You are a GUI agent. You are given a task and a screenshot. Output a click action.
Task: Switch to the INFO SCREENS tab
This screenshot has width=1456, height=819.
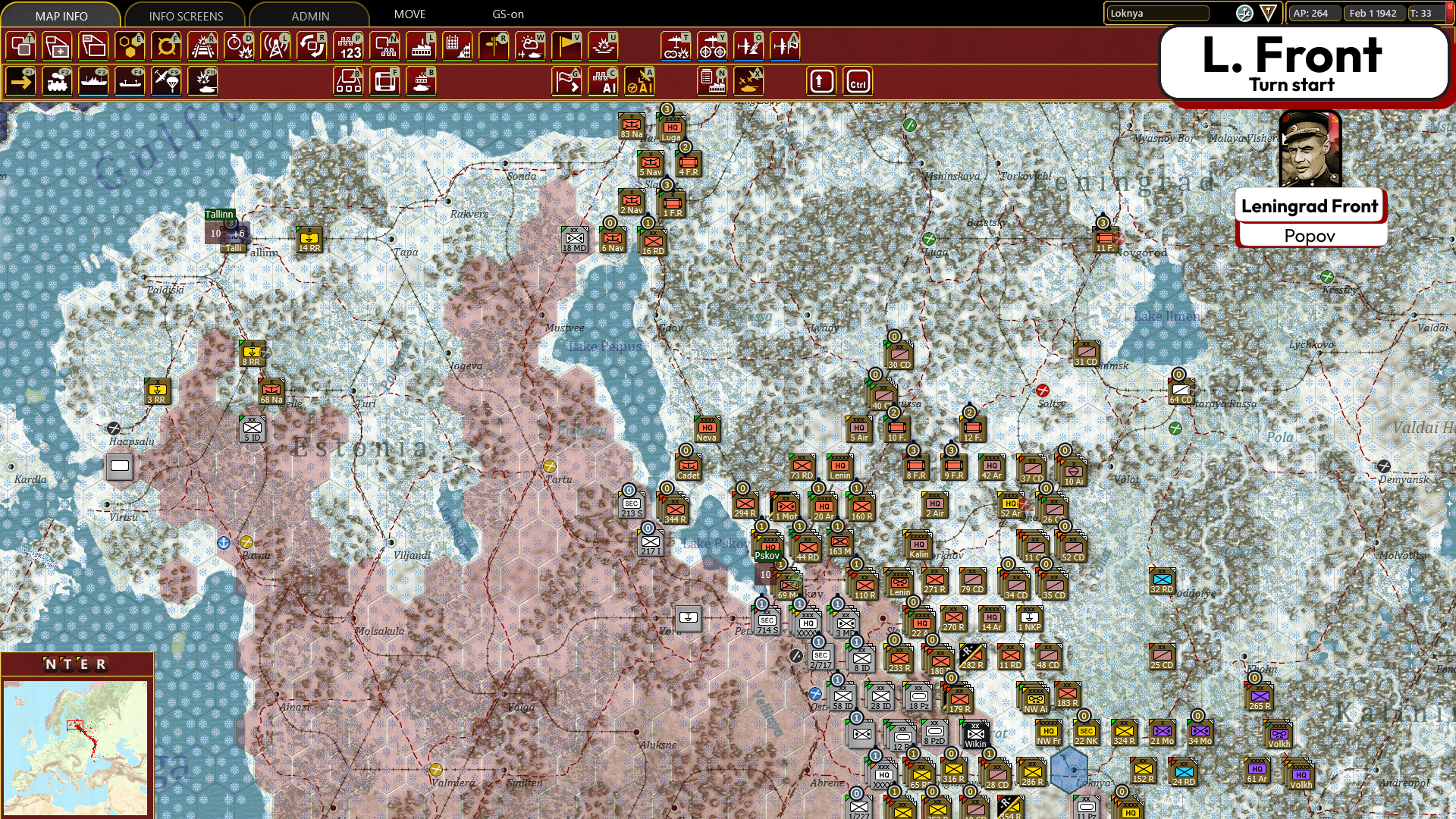pos(184,15)
